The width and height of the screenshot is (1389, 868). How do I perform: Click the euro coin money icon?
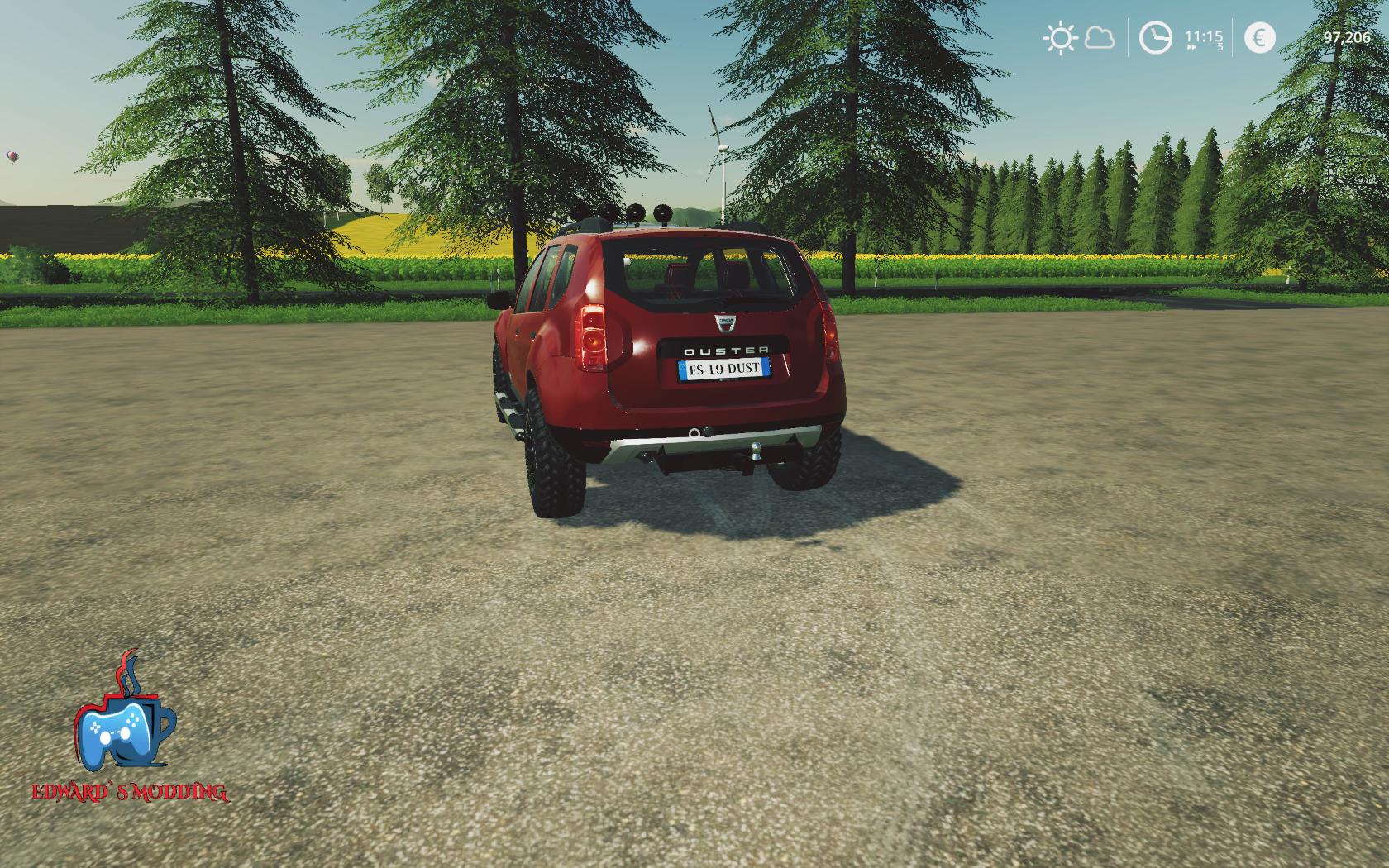(x=1259, y=38)
